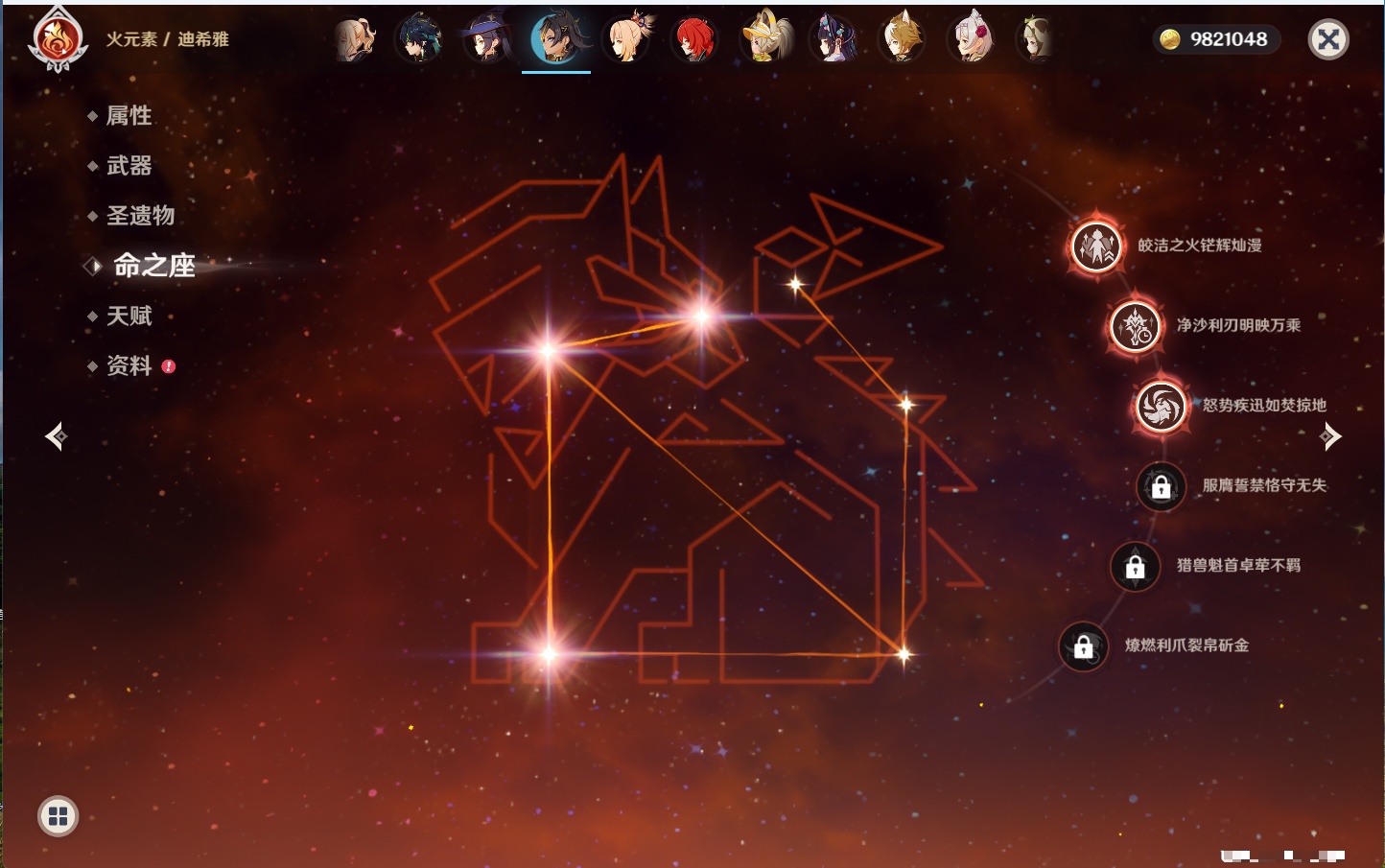Select locked constellation 猎兽魁首卓荦不羁
Viewport: 1385px width, 868px height.
tap(1135, 566)
